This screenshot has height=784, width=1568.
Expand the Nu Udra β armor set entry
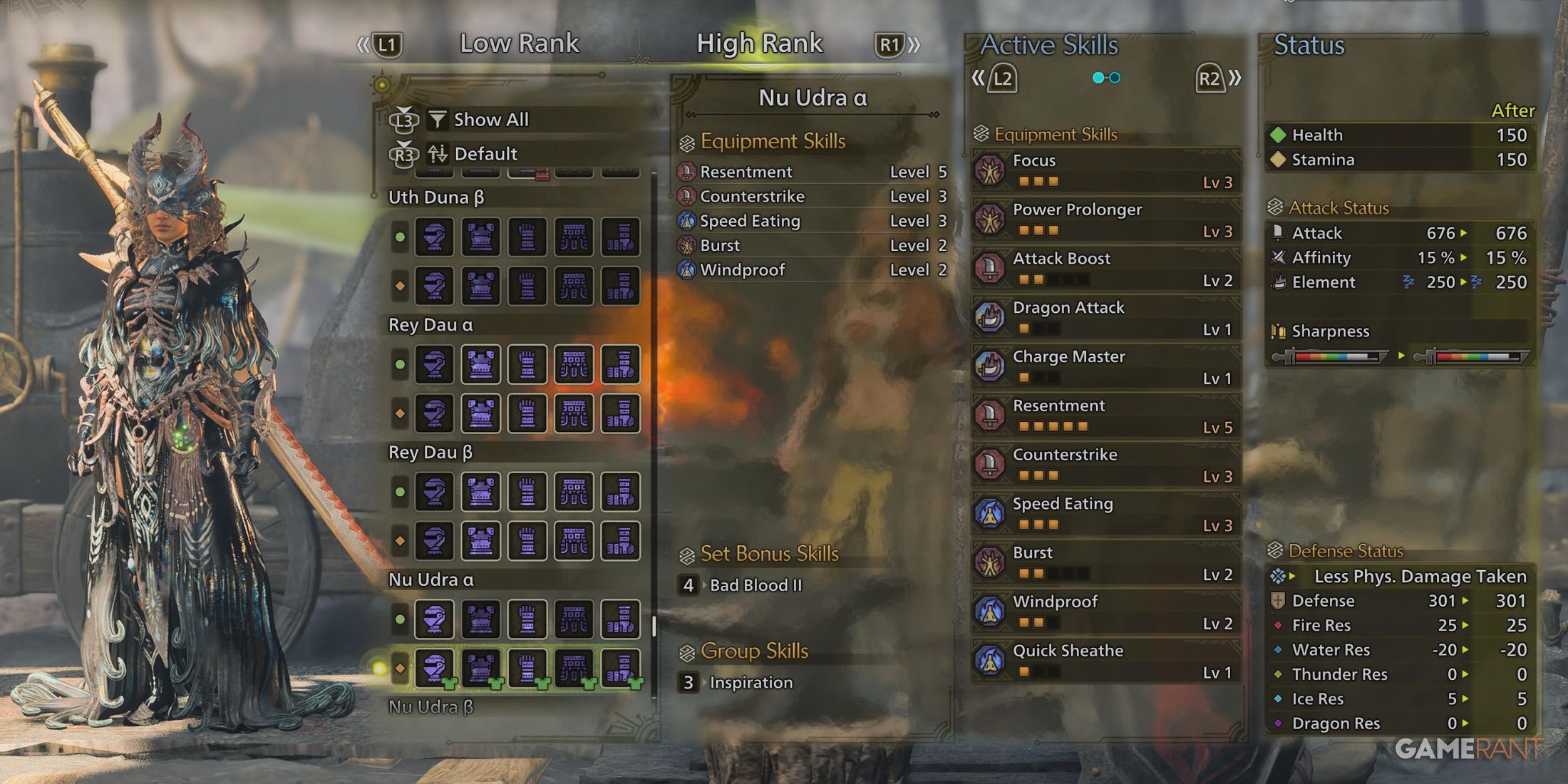pos(431,707)
